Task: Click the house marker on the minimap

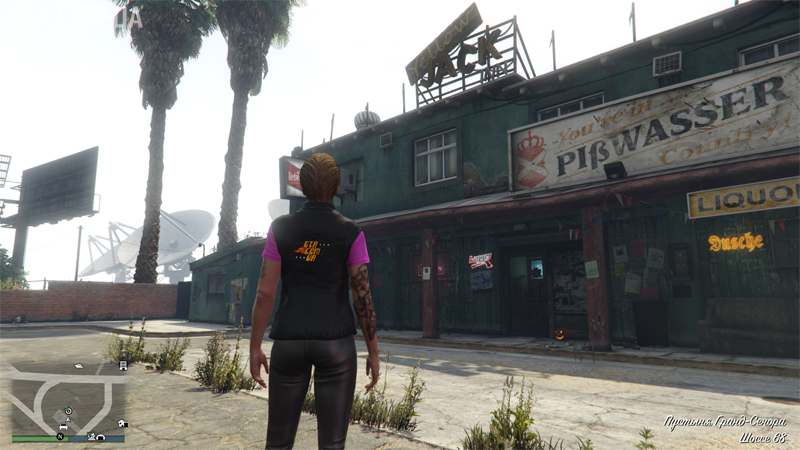Action: tap(121, 424)
